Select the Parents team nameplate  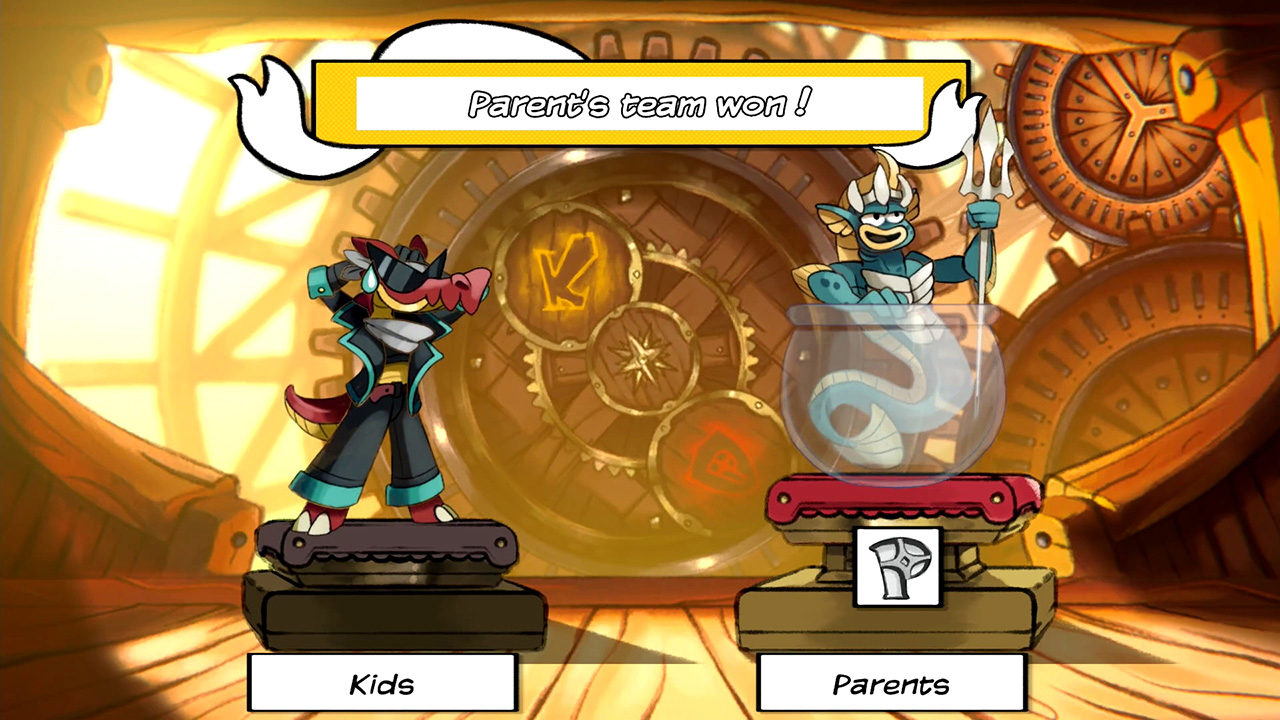click(x=892, y=684)
